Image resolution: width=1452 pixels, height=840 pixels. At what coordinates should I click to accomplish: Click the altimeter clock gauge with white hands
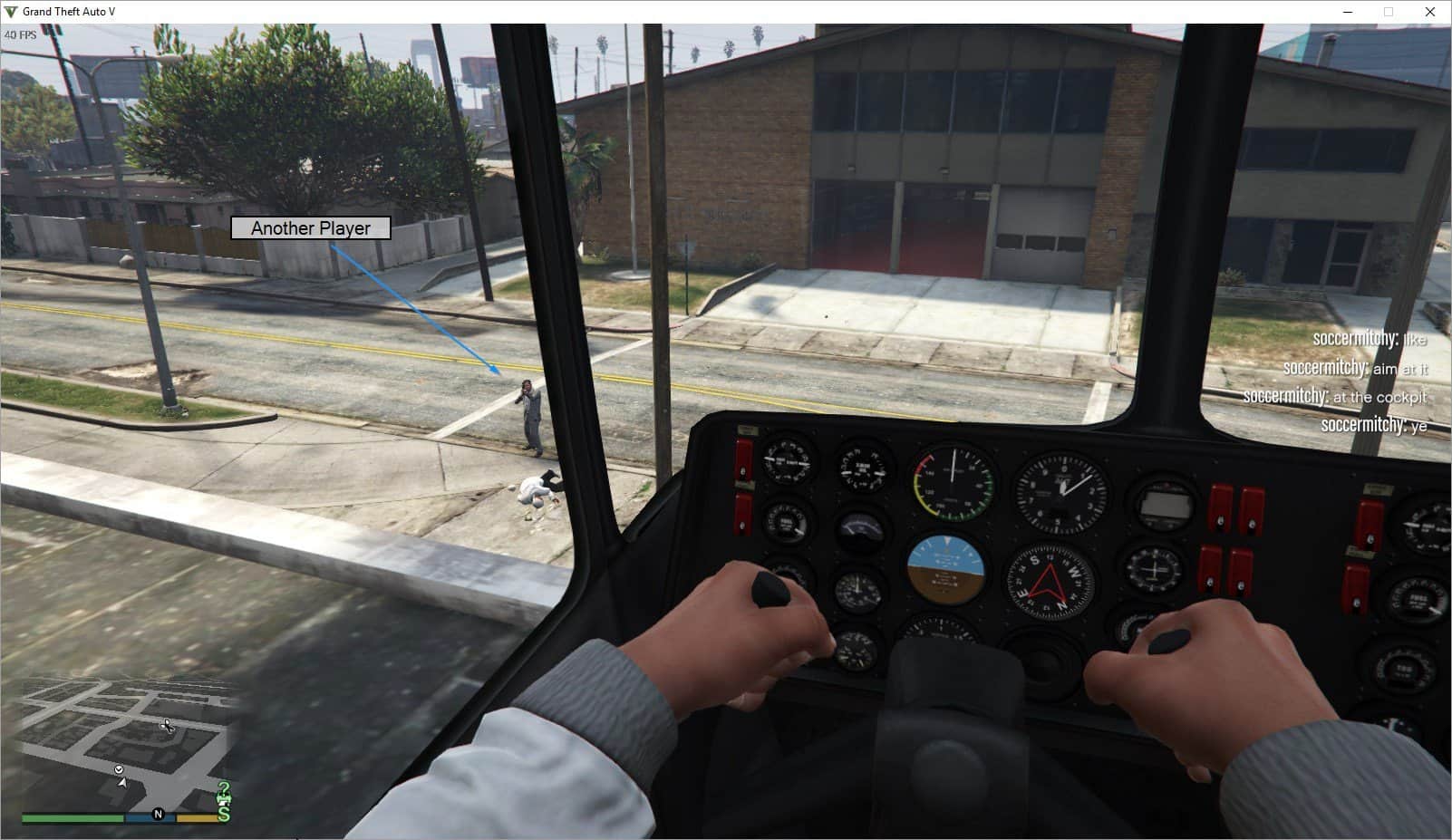click(1062, 489)
